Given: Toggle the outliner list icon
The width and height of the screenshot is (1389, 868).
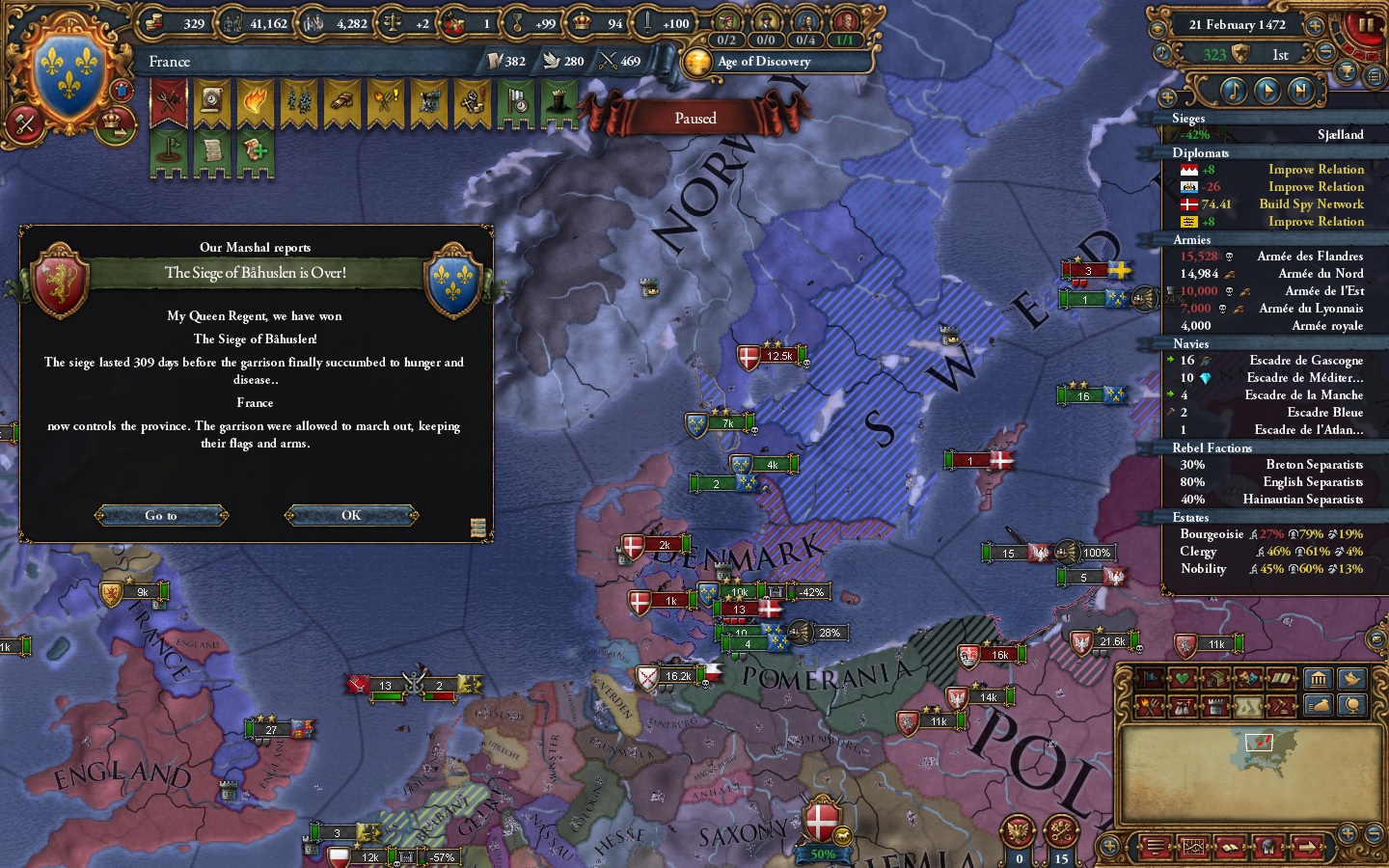Looking at the screenshot, I should tap(1375, 76).
